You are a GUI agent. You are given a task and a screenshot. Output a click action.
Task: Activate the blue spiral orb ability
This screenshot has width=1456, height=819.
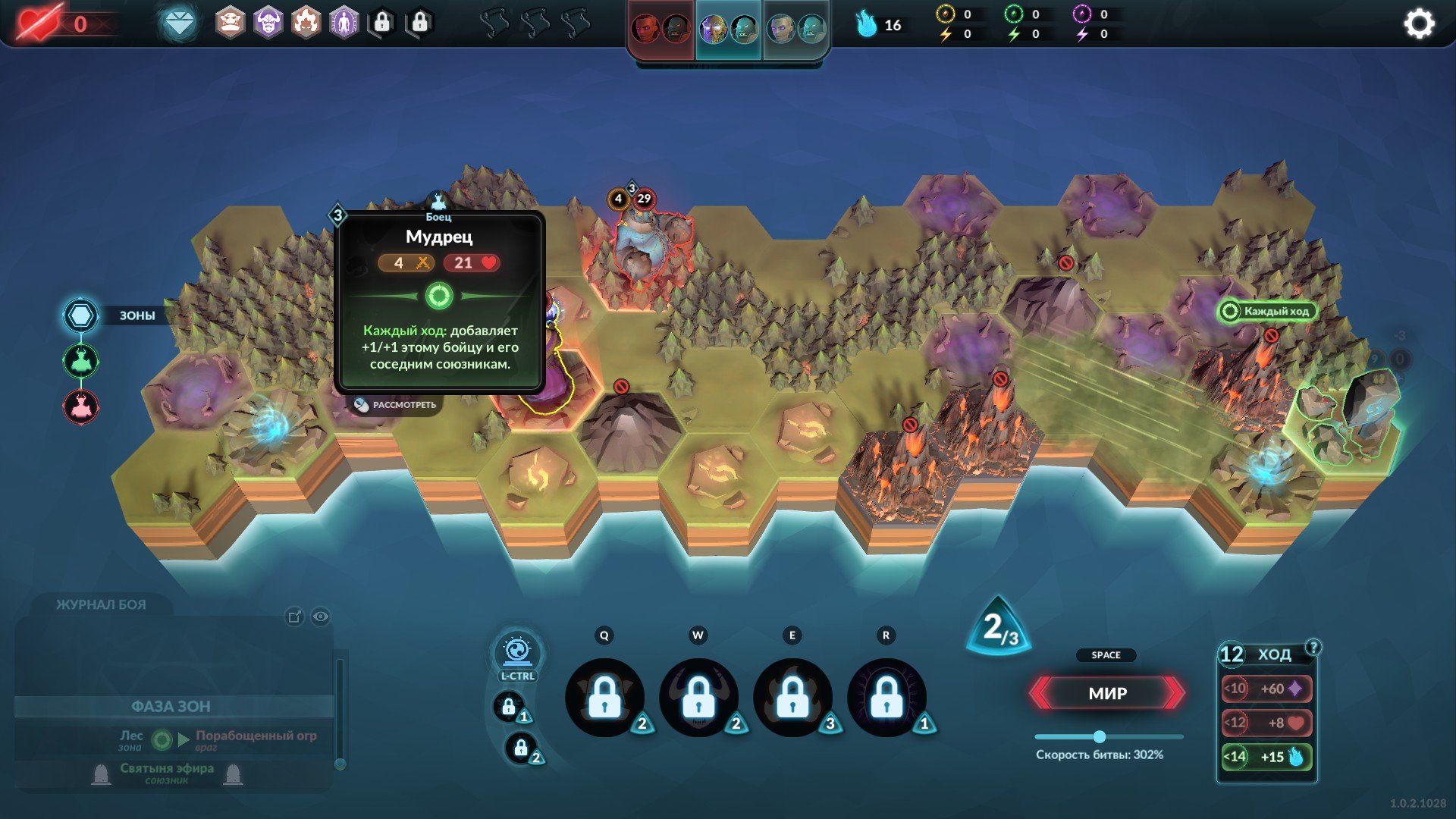tap(517, 651)
